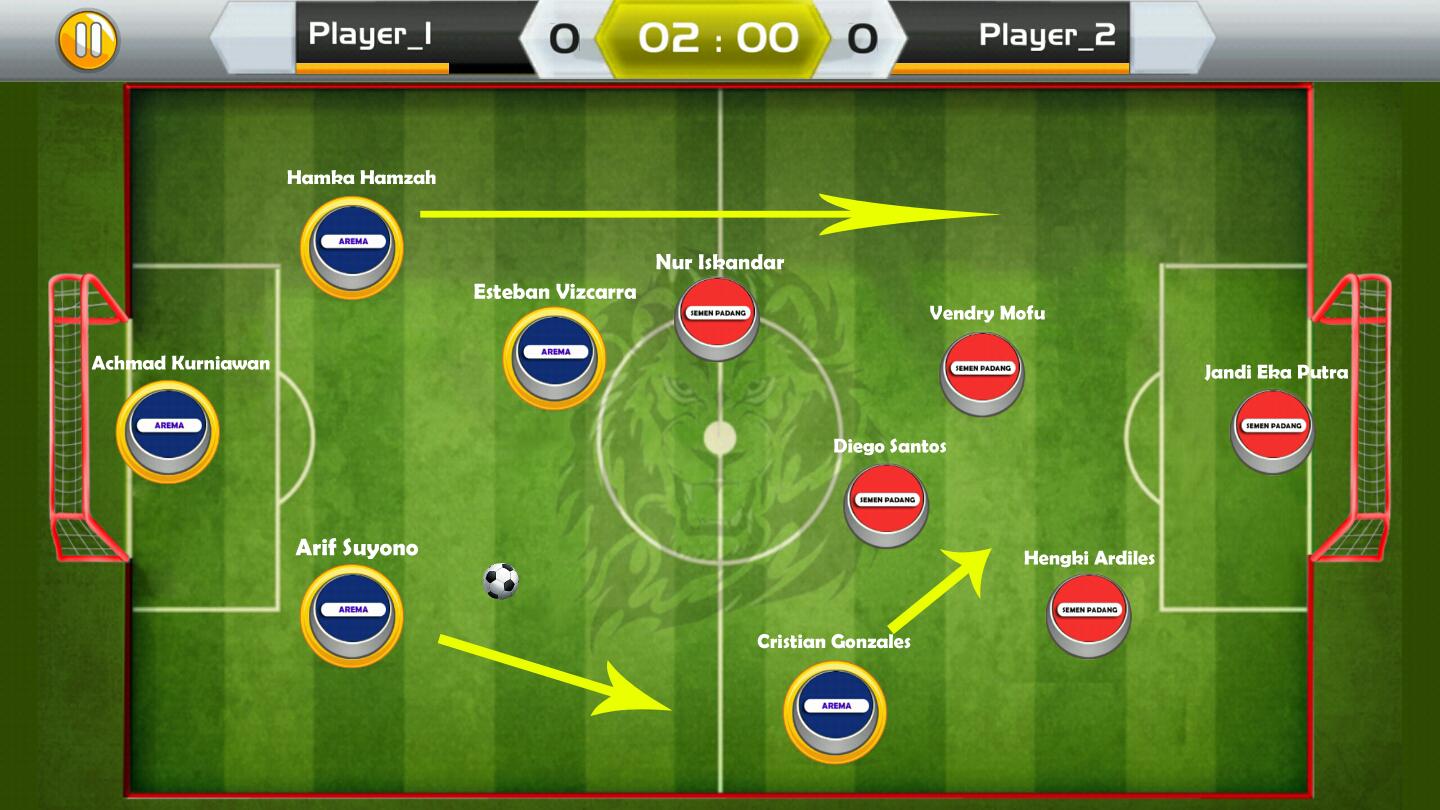Select the Vendry Mofu player token
Image resolution: width=1440 pixels, height=810 pixels.
pyautogui.click(x=981, y=372)
